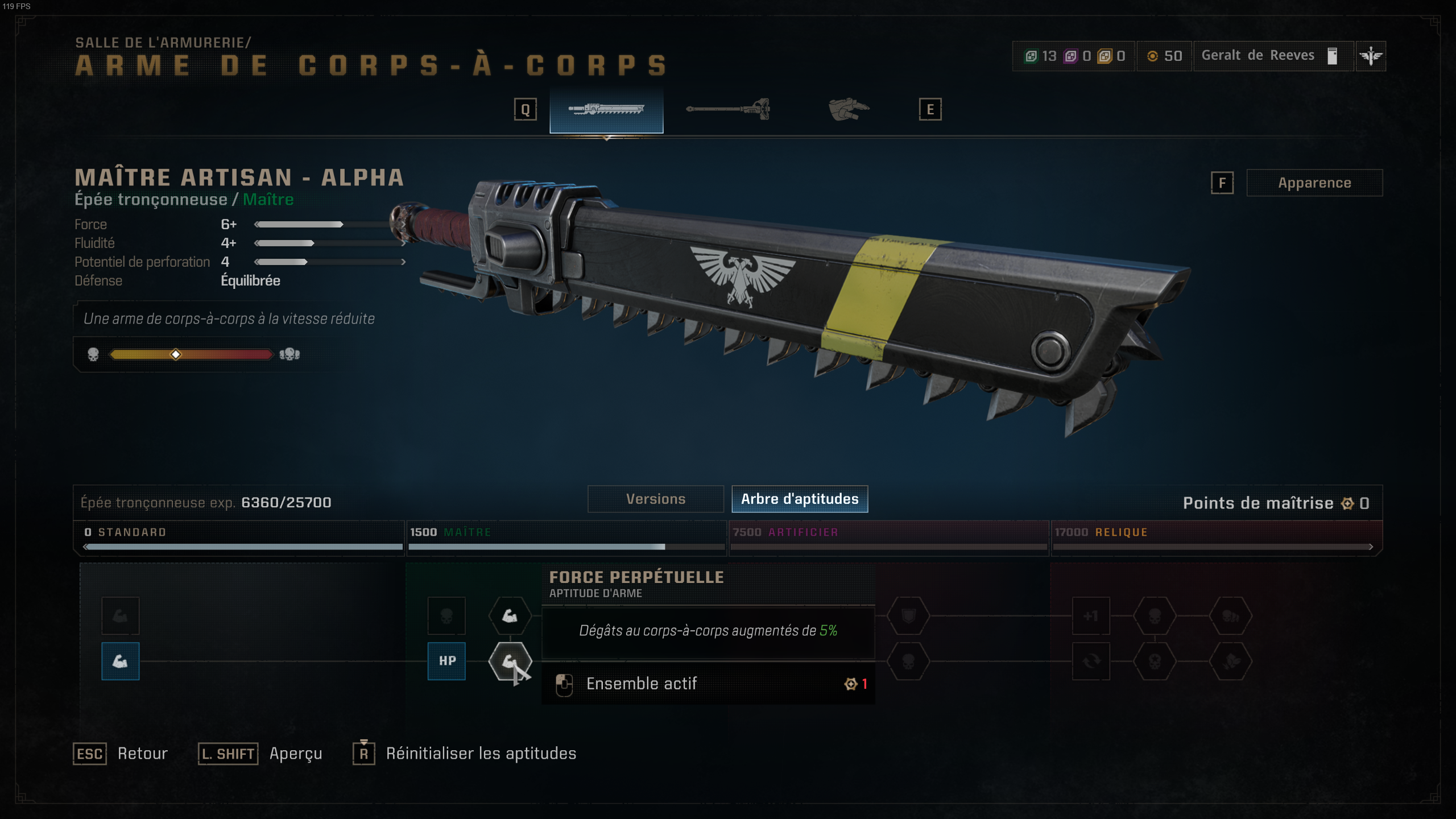Click the Geralt de Reeves player name

click(x=1257, y=56)
